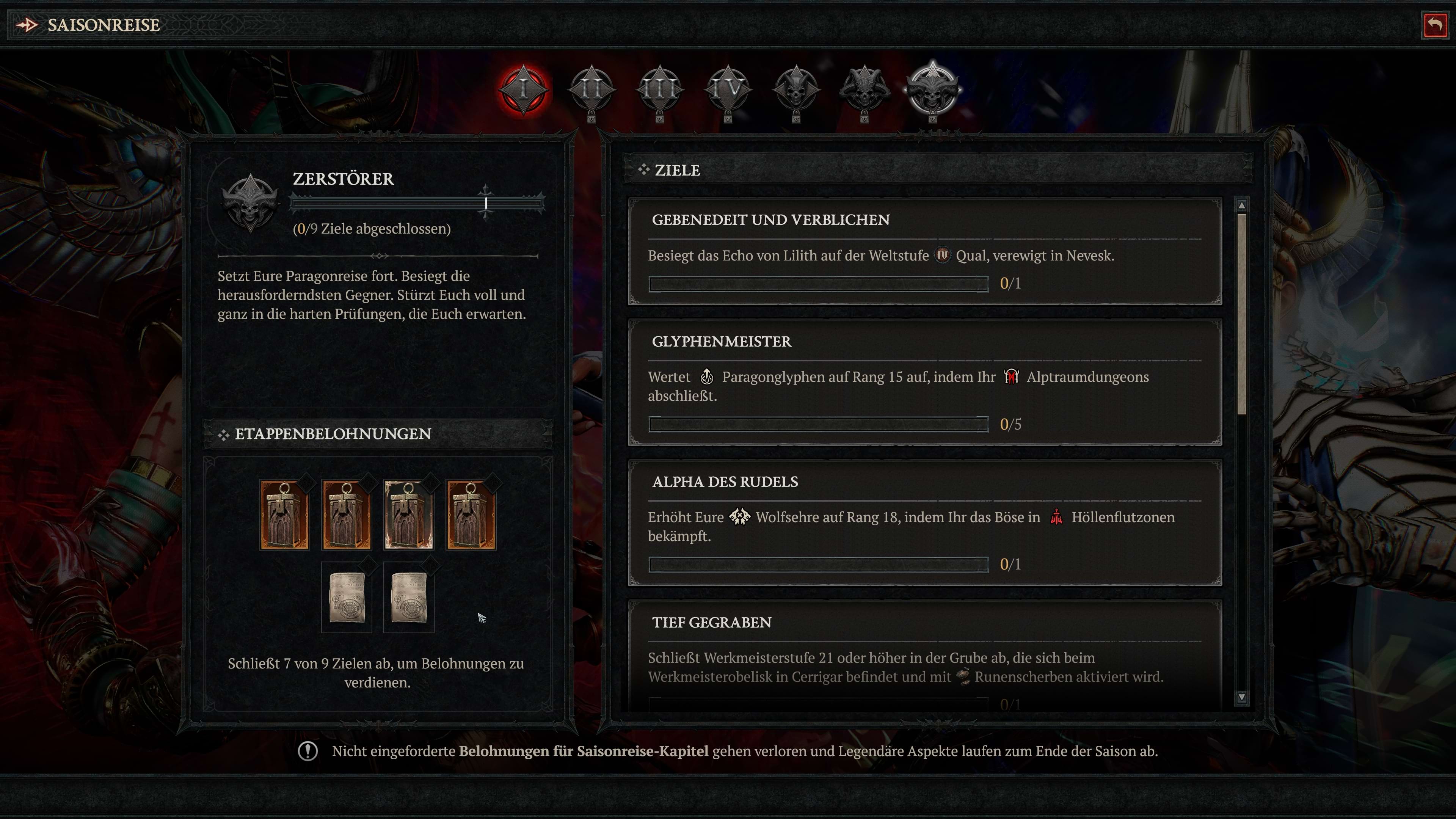The height and width of the screenshot is (819, 1456).
Task: Inspect the pale silver-framed reward cache
Action: [x=409, y=515]
